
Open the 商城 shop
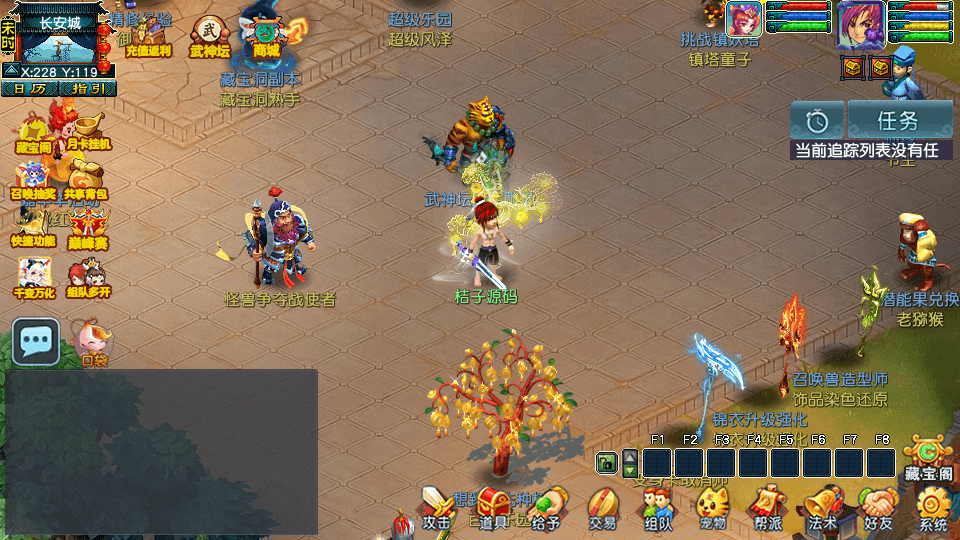point(267,34)
